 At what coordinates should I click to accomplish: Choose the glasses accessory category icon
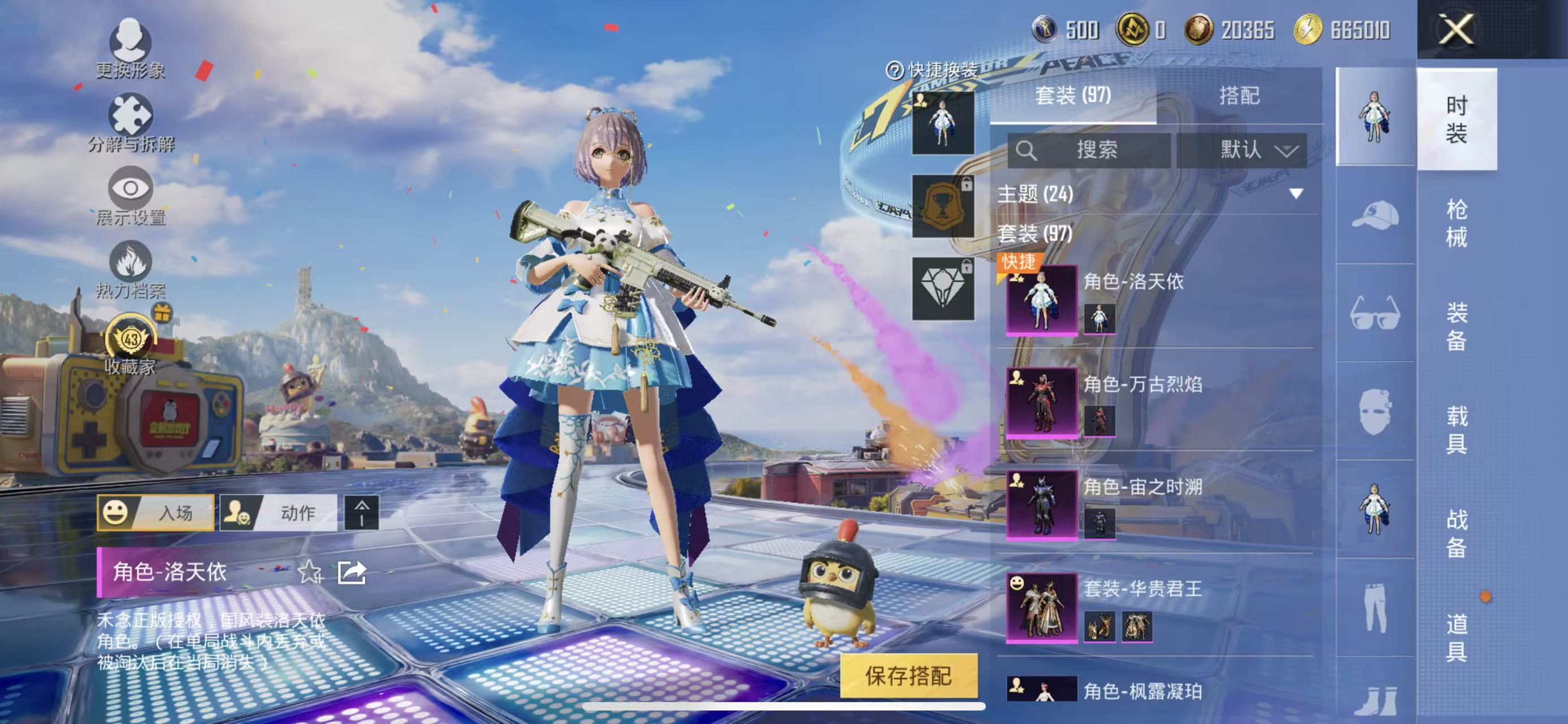1375,313
